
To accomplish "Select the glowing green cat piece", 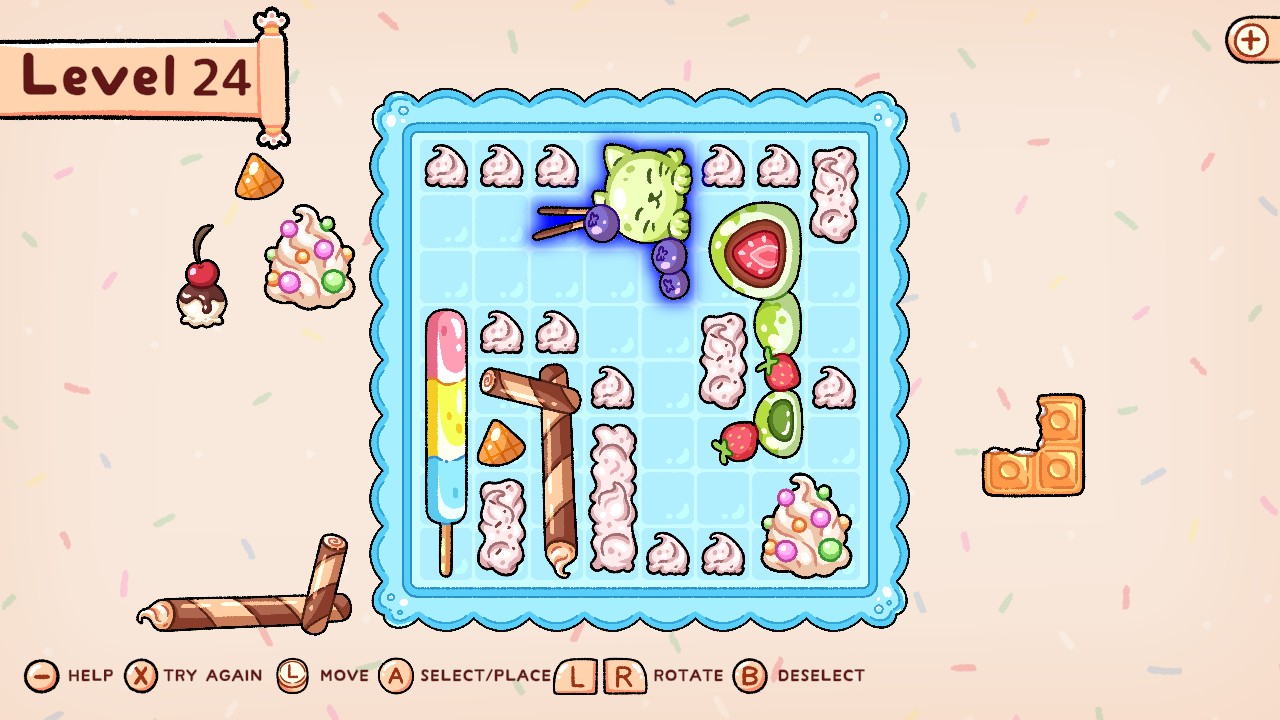I will (645, 195).
